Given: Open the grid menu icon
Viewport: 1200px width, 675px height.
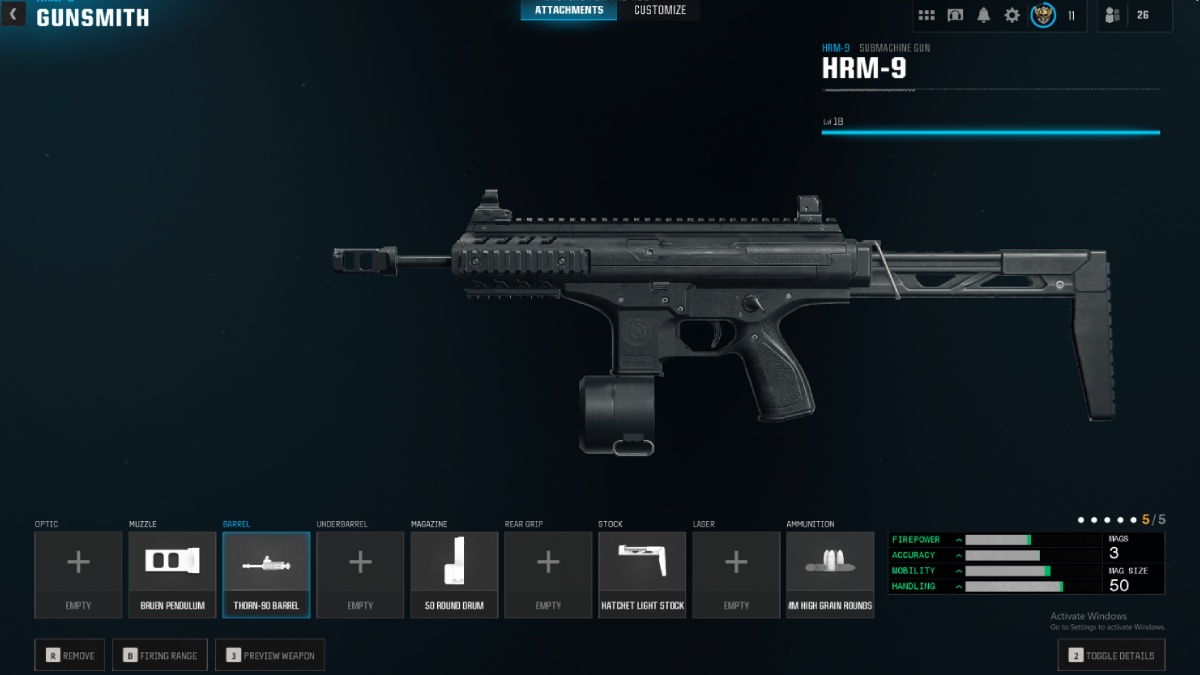Looking at the screenshot, I should pyautogui.click(x=927, y=15).
